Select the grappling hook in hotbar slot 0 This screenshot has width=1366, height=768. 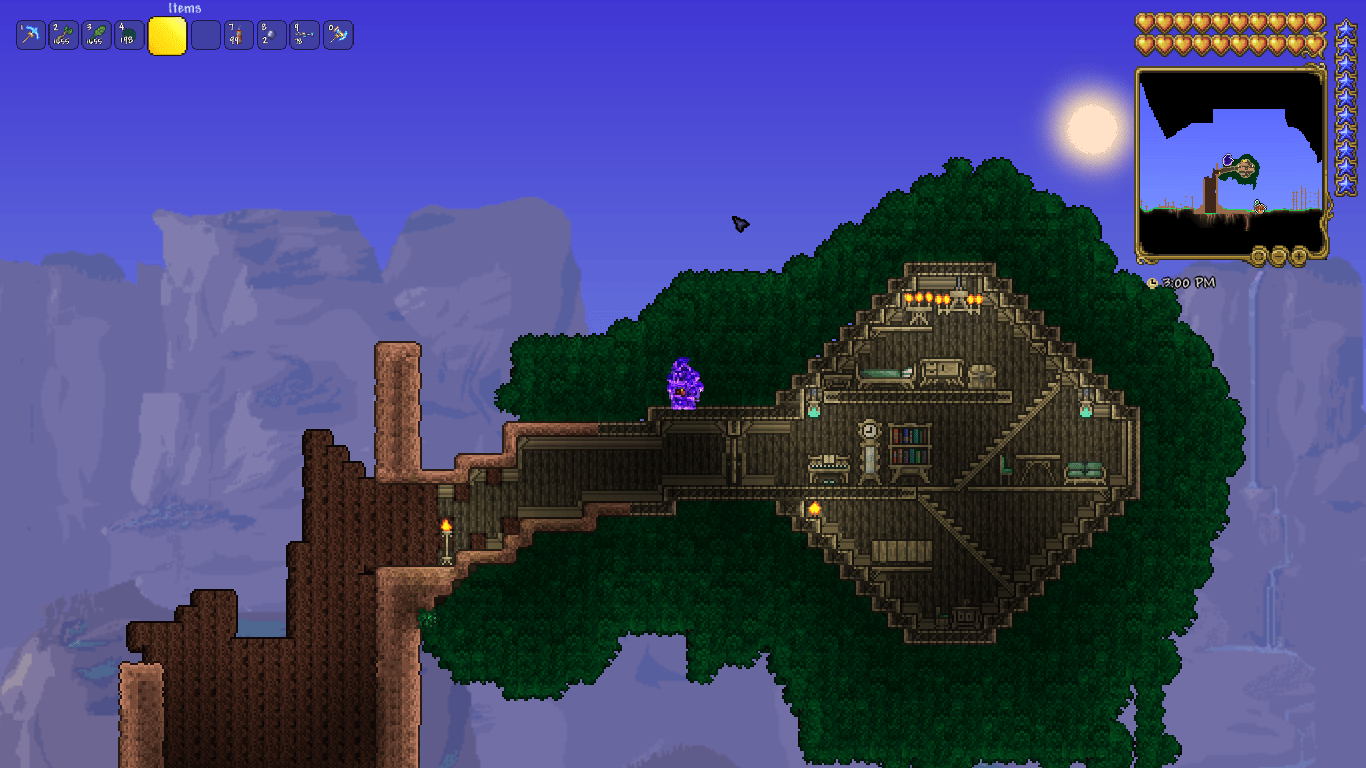338,34
